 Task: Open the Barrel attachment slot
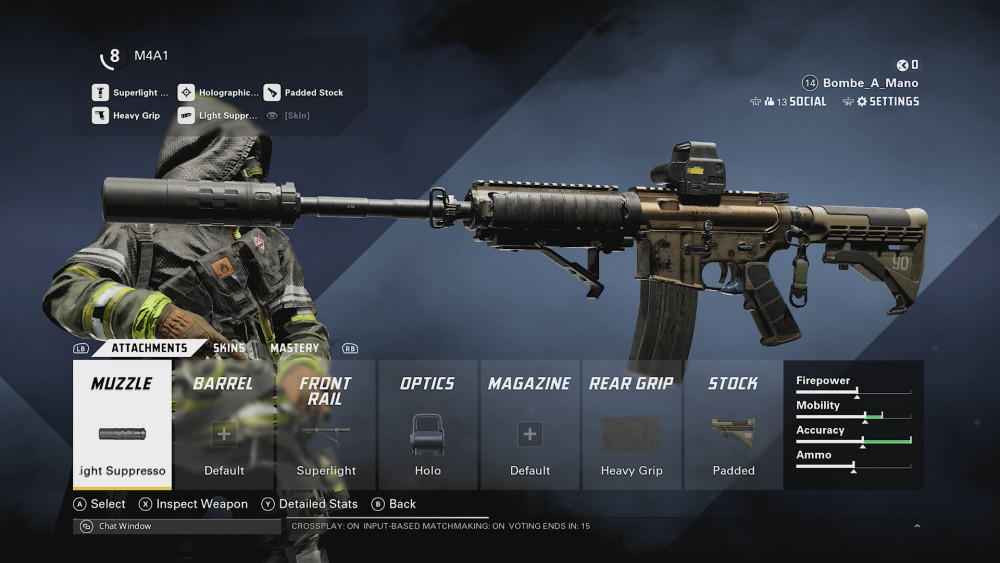click(224, 425)
